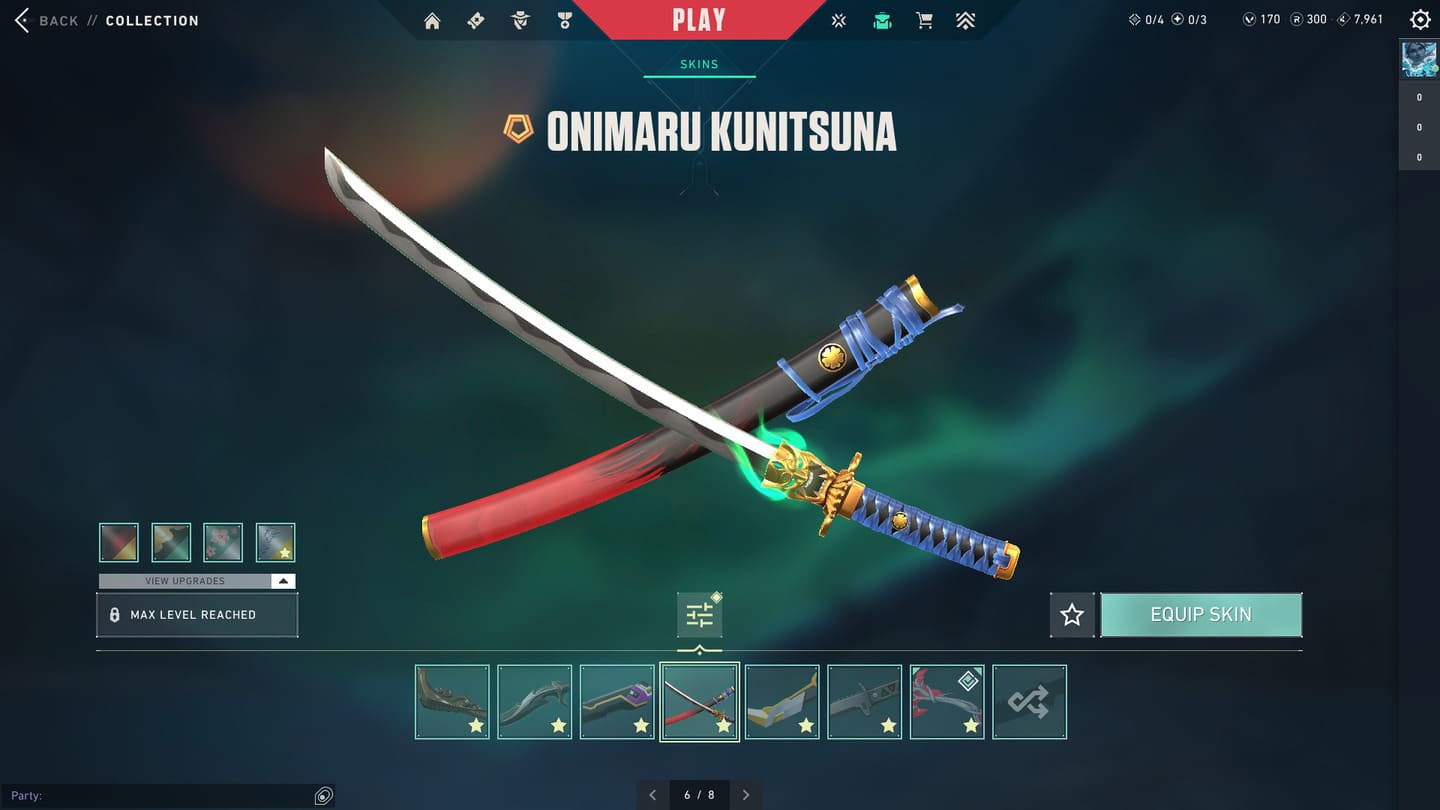The width and height of the screenshot is (1440, 810).
Task: Select the red-winged melee skin thumbnail
Action: point(947,702)
